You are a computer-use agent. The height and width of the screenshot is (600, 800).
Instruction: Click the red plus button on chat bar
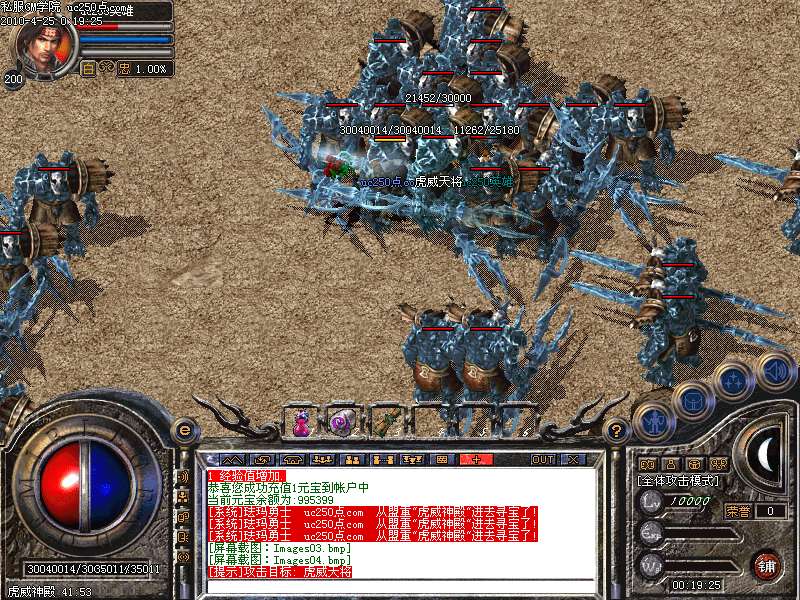[476, 459]
